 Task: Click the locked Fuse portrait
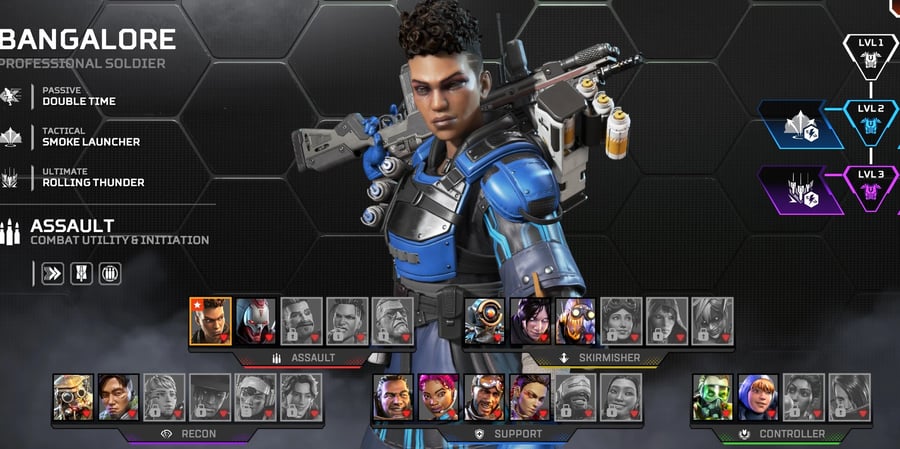click(x=302, y=321)
